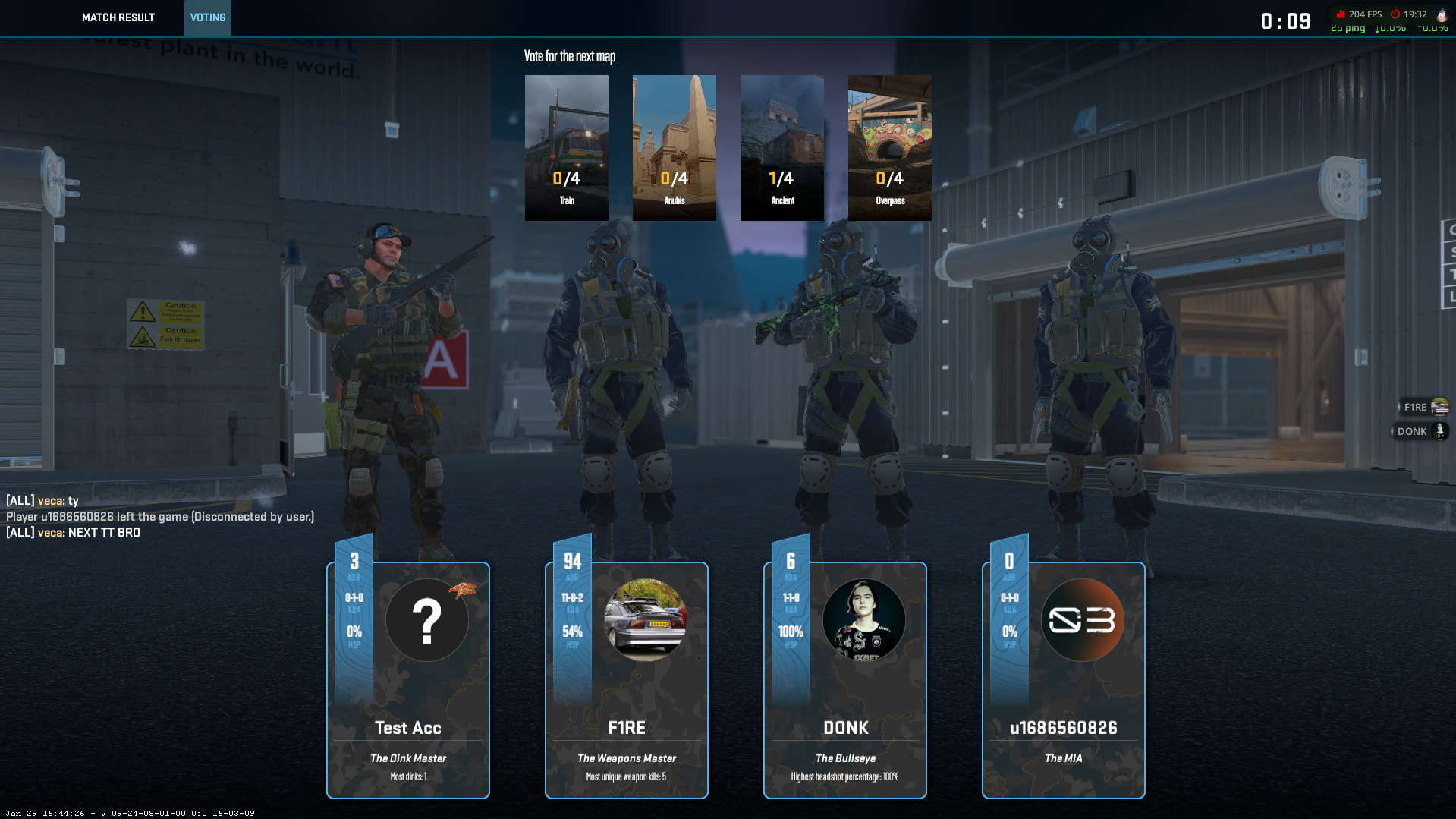Switch to the Match Result tab

[118, 17]
